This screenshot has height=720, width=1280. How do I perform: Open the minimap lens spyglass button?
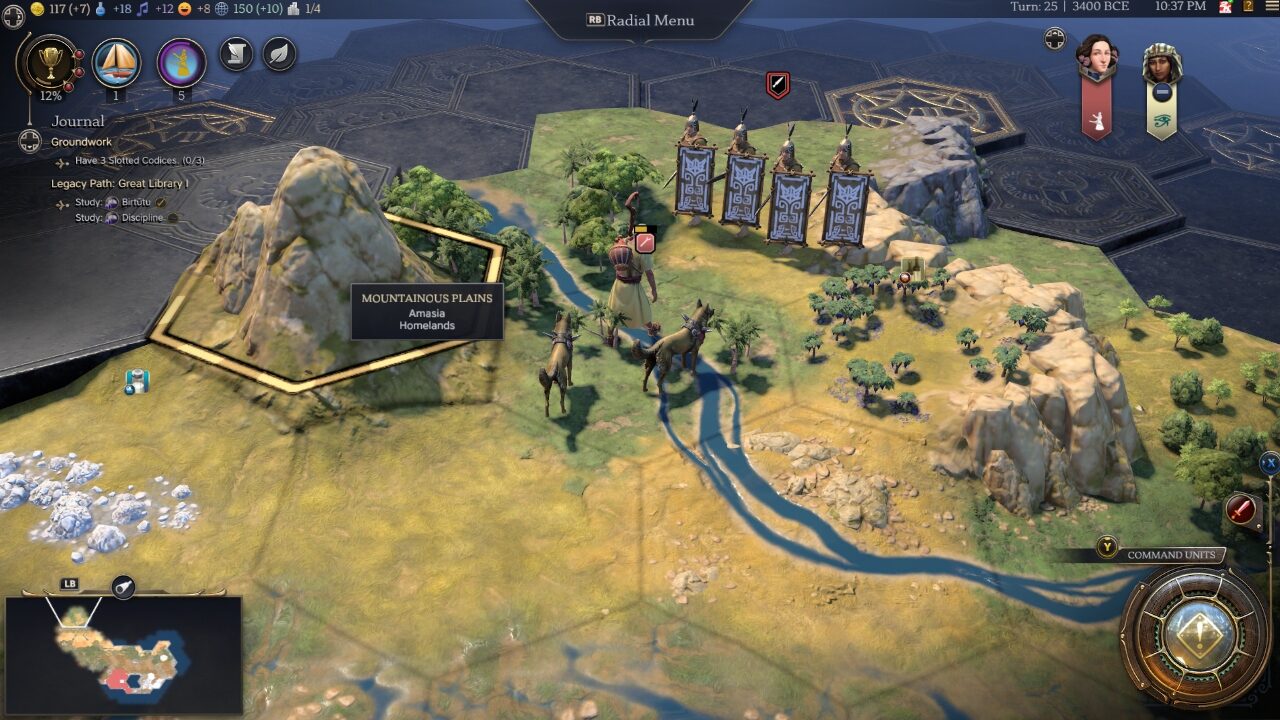123,588
